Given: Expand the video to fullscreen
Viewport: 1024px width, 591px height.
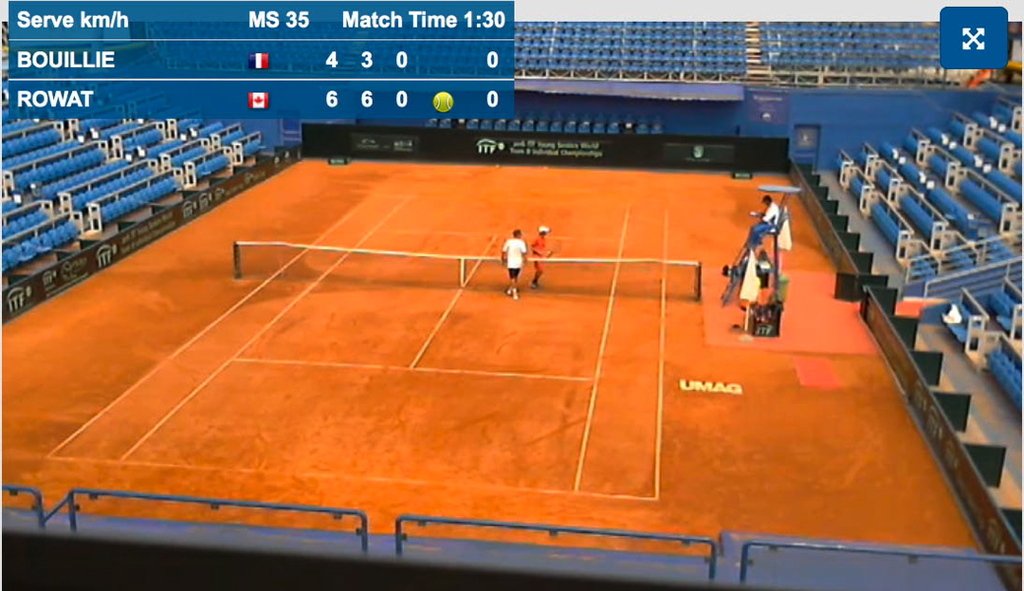Looking at the screenshot, I should point(973,38).
